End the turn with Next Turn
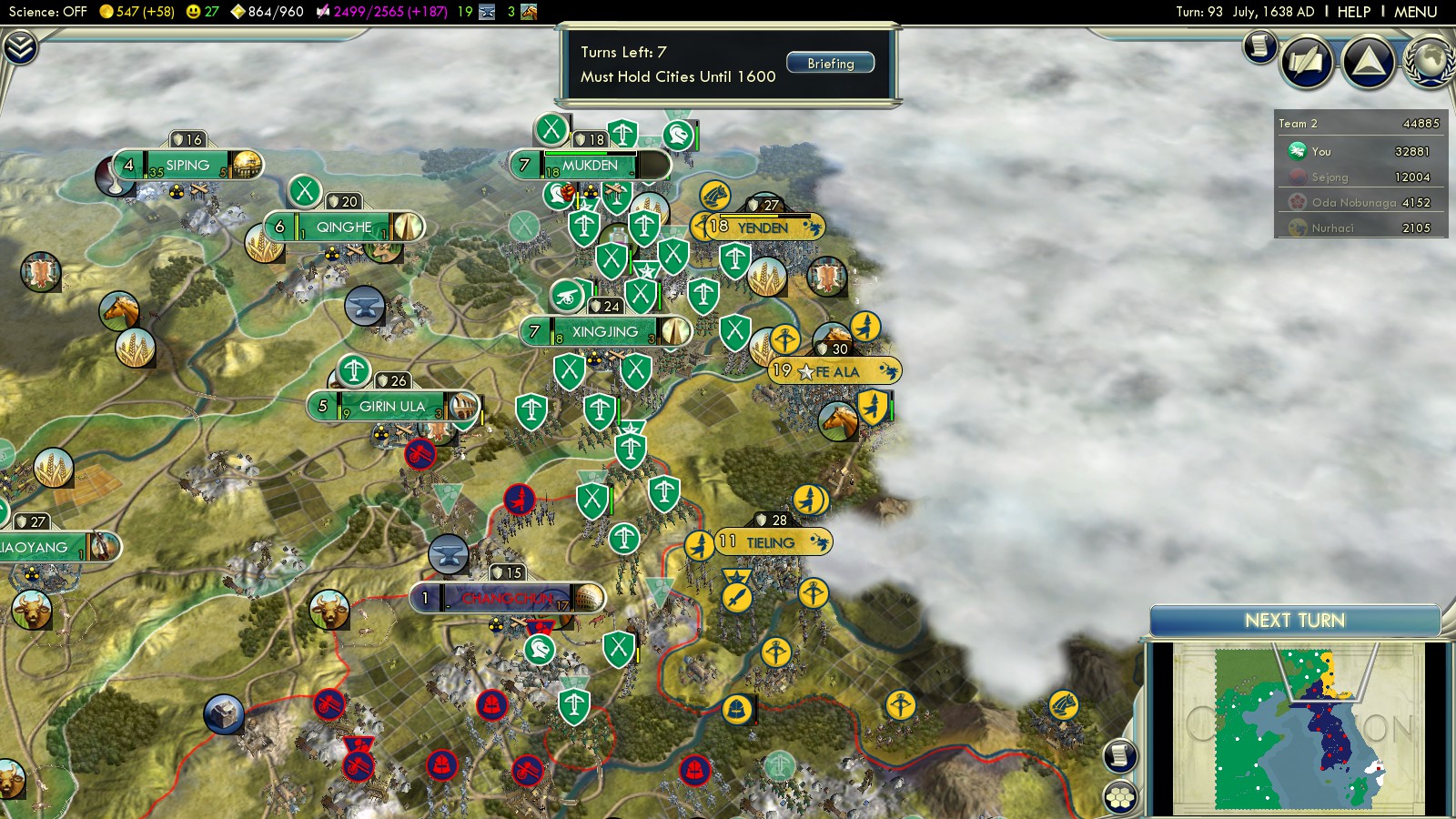The width and height of the screenshot is (1456, 819). click(1294, 621)
